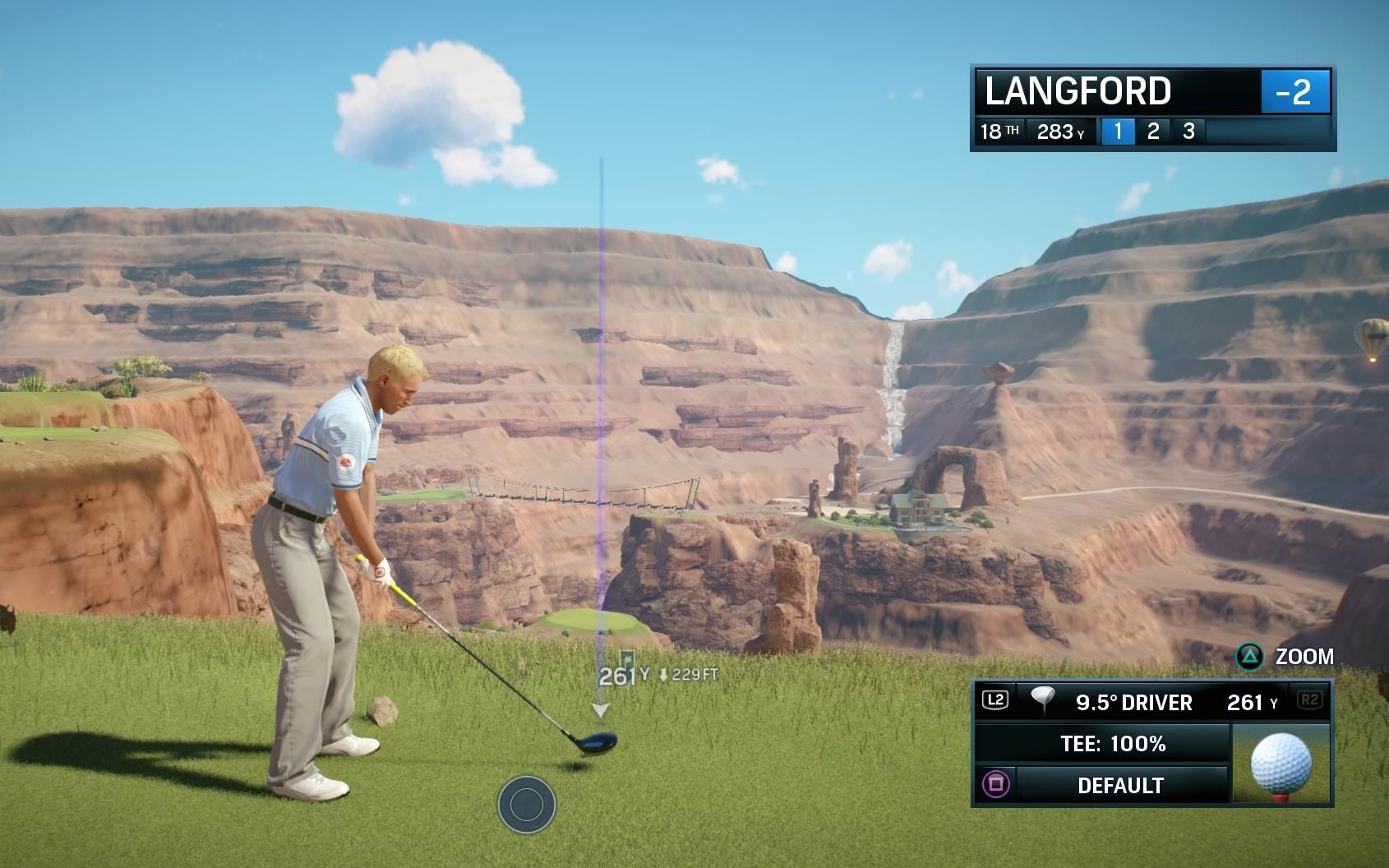
Task: Click the golf ball lie thumbnail
Action: pos(1281,764)
